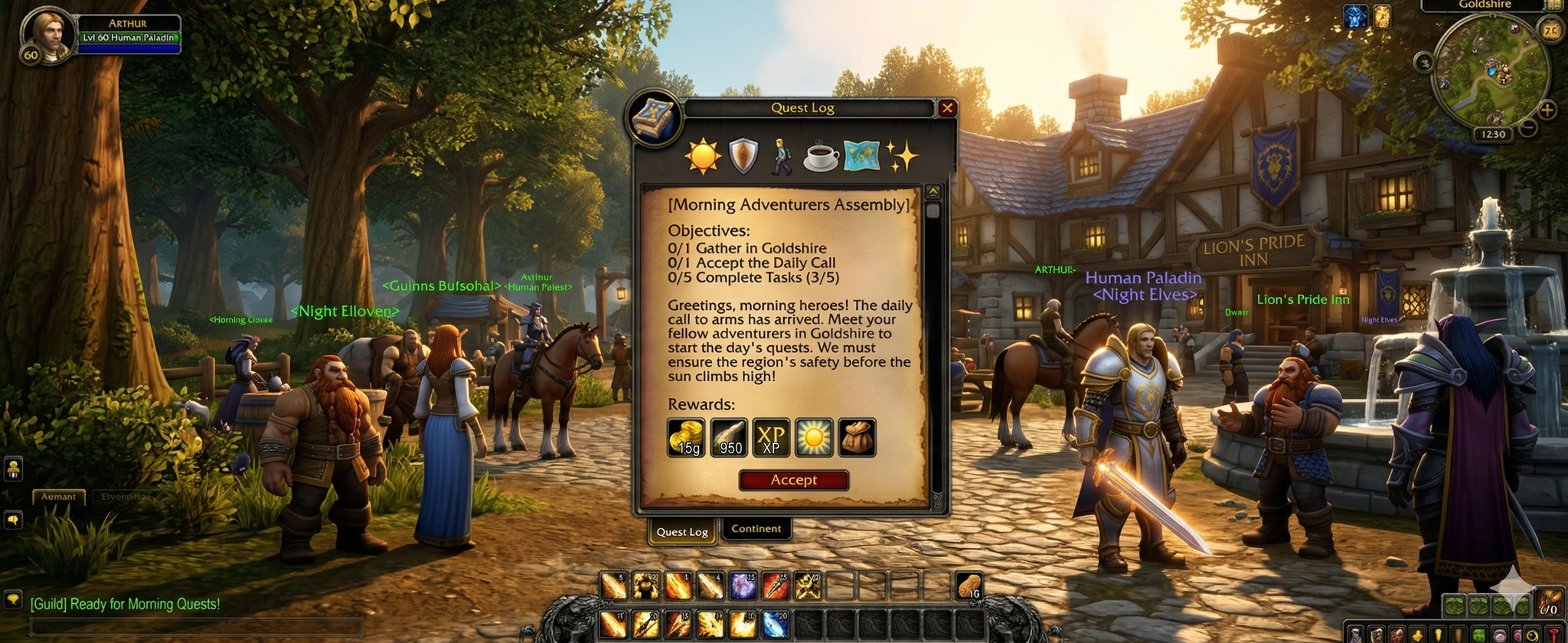The width and height of the screenshot is (1568, 643).
Task: Use the bread item on action bar
Action: click(969, 586)
